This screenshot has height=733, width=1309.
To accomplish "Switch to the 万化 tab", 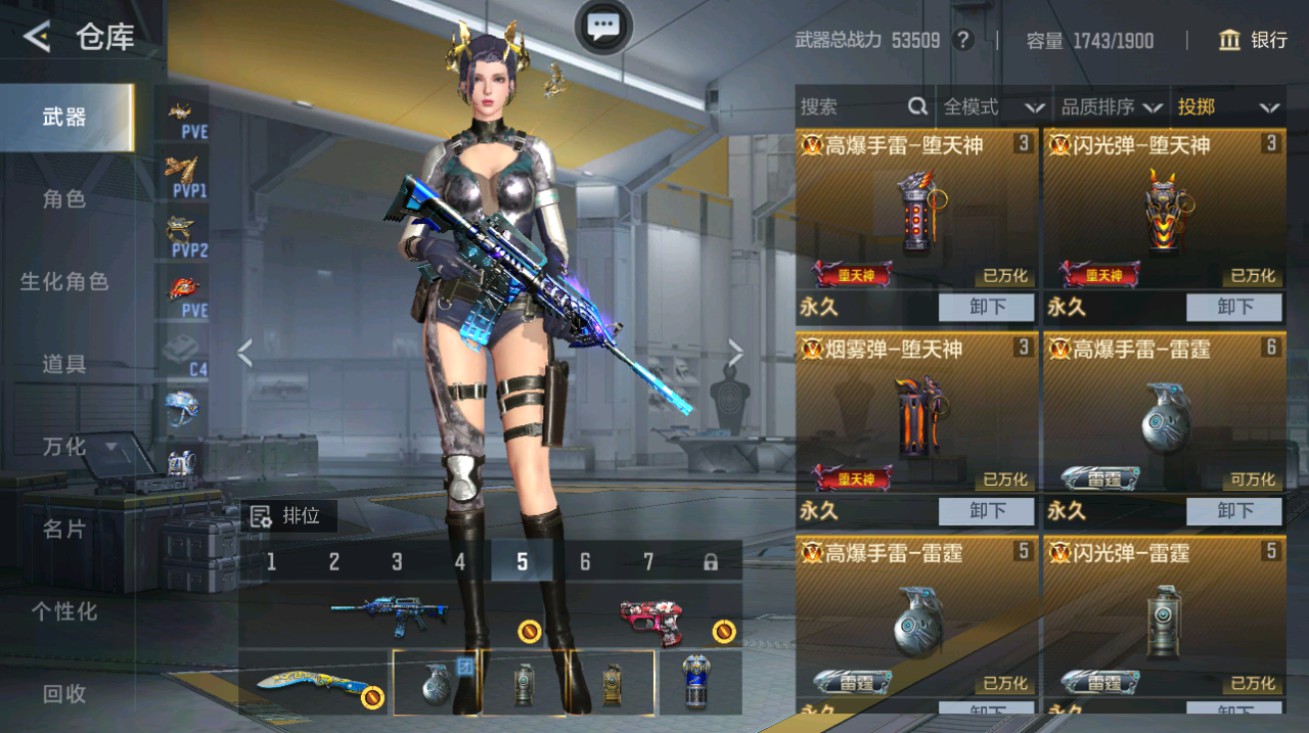I will 65,447.
